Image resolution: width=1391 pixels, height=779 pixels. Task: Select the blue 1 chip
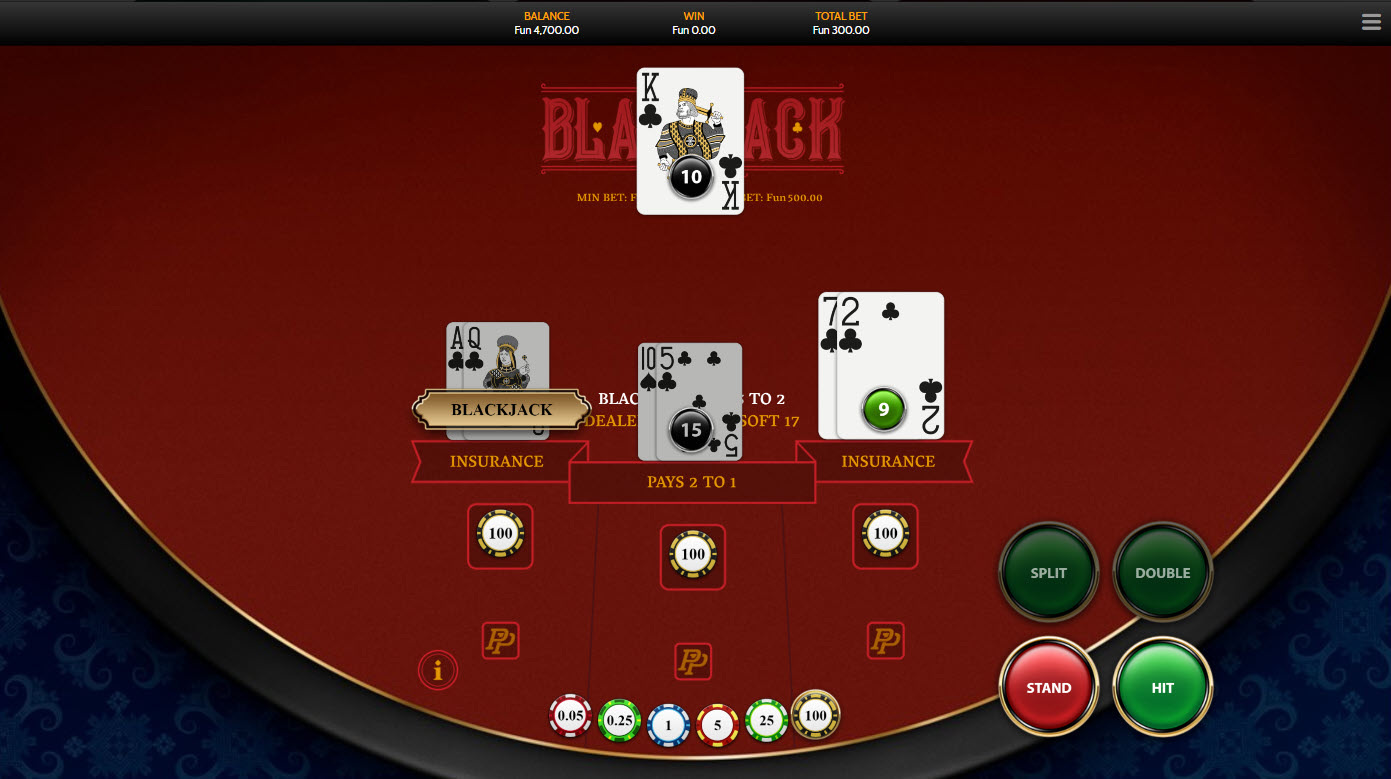point(669,725)
